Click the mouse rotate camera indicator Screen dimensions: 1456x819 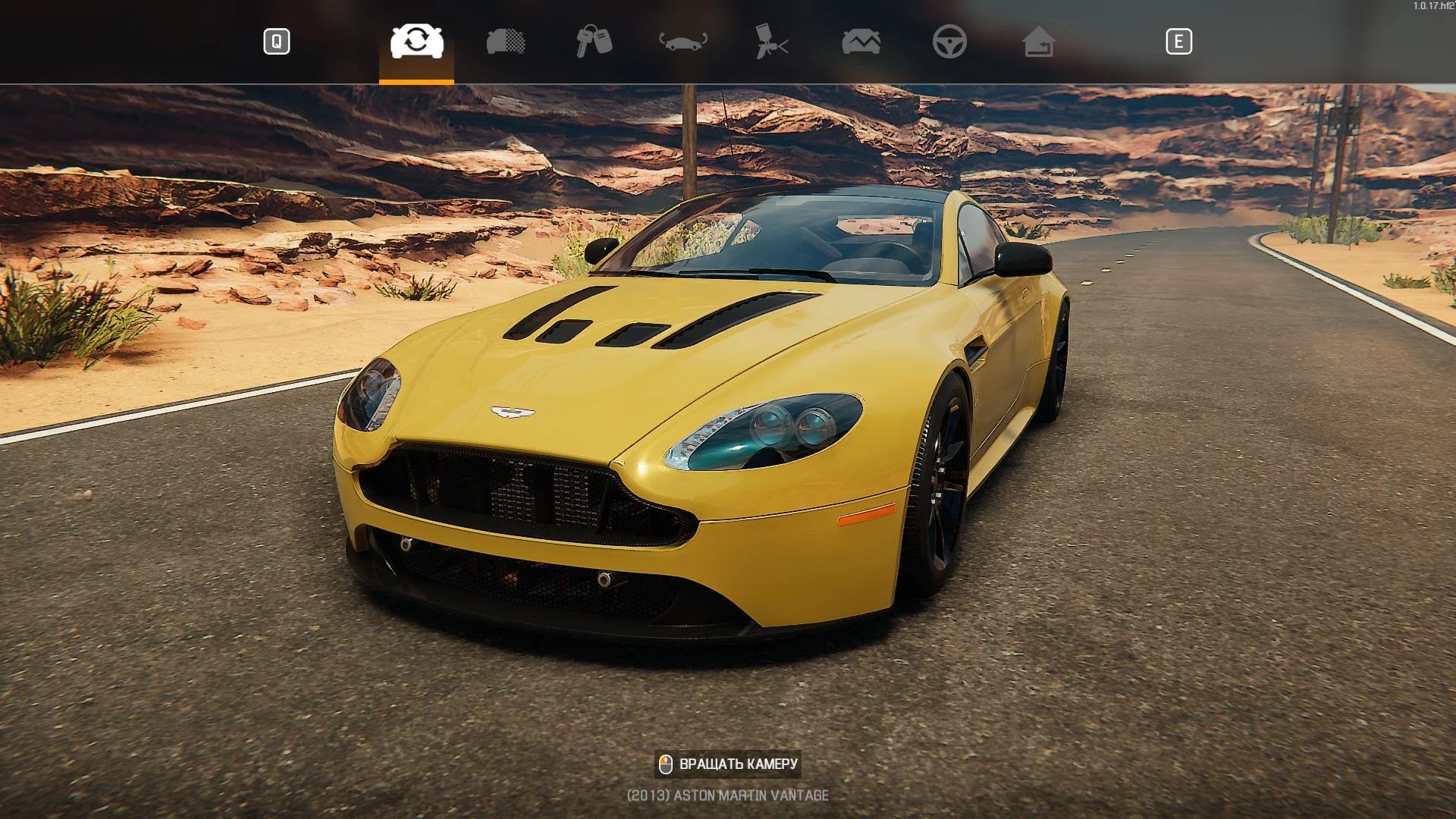pyautogui.click(x=666, y=764)
